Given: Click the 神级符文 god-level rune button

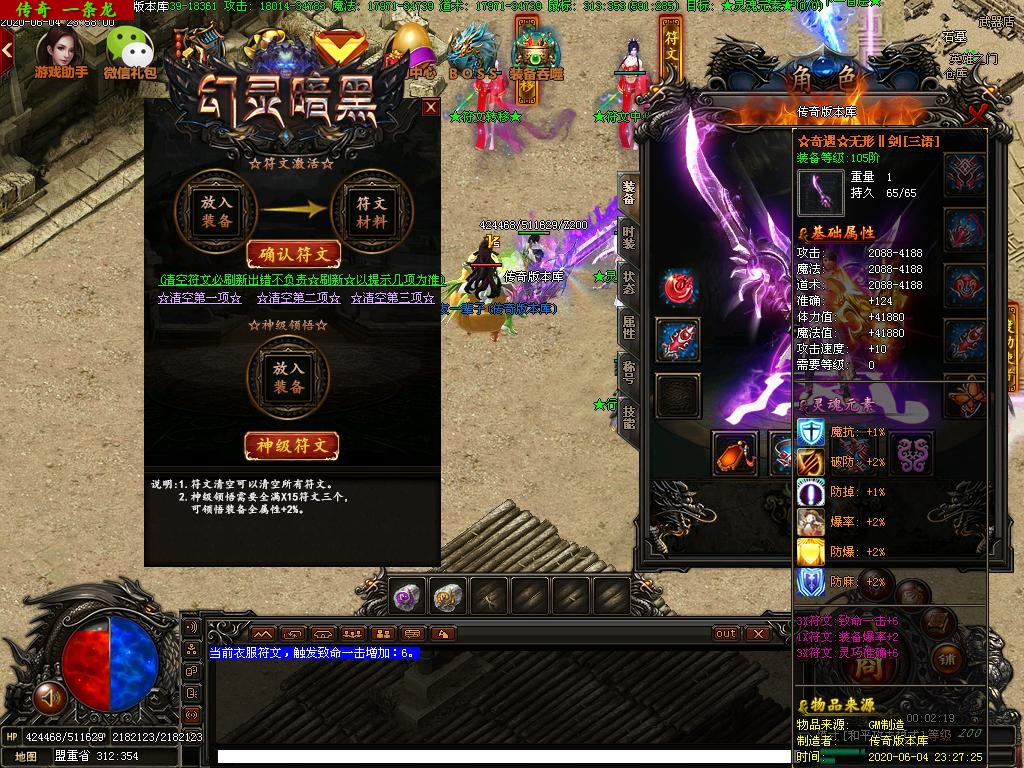Looking at the screenshot, I should coord(292,445).
